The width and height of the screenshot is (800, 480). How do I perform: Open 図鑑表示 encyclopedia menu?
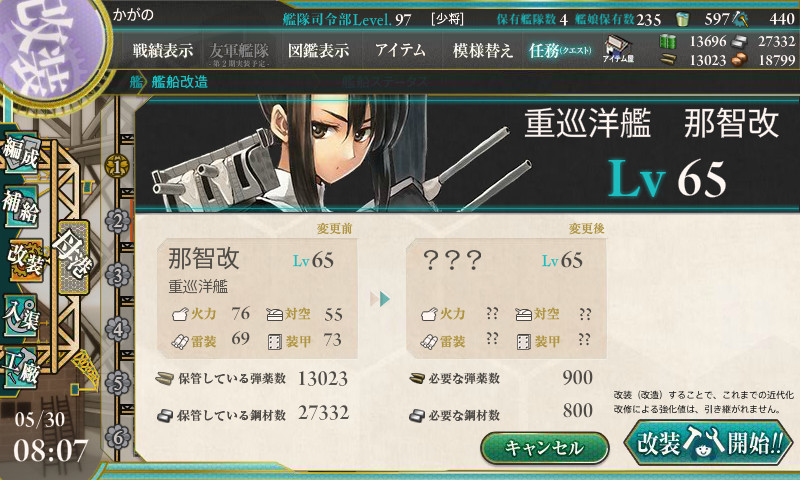[317, 50]
